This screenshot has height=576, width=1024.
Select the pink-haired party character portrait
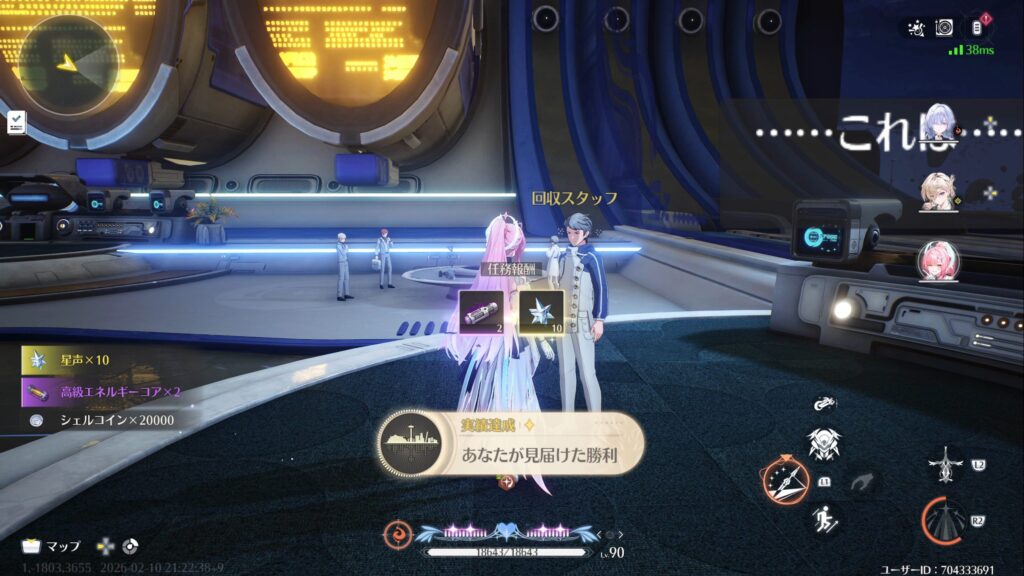pyautogui.click(x=938, y=261)
